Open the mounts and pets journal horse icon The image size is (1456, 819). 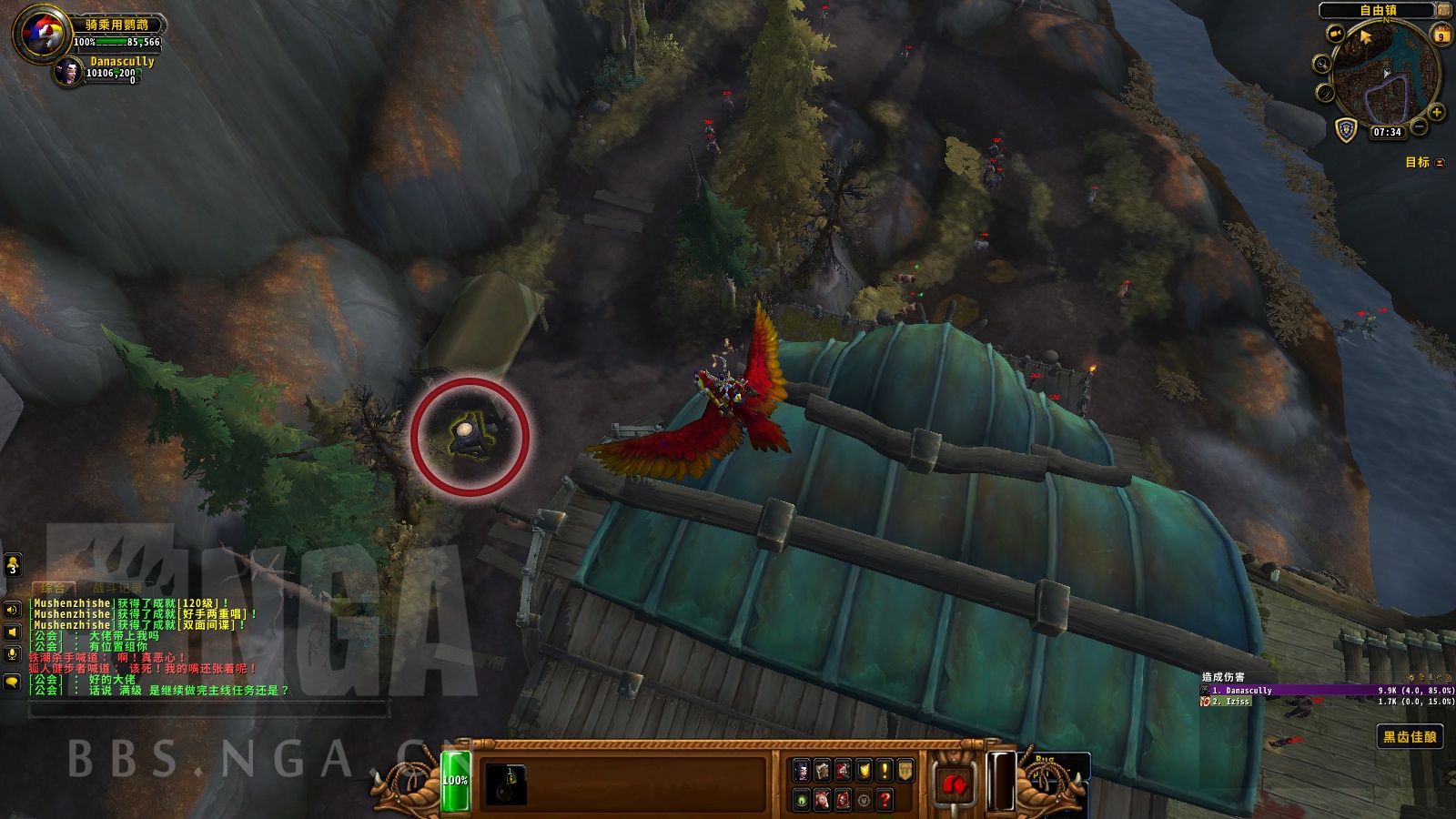[822, 800]
